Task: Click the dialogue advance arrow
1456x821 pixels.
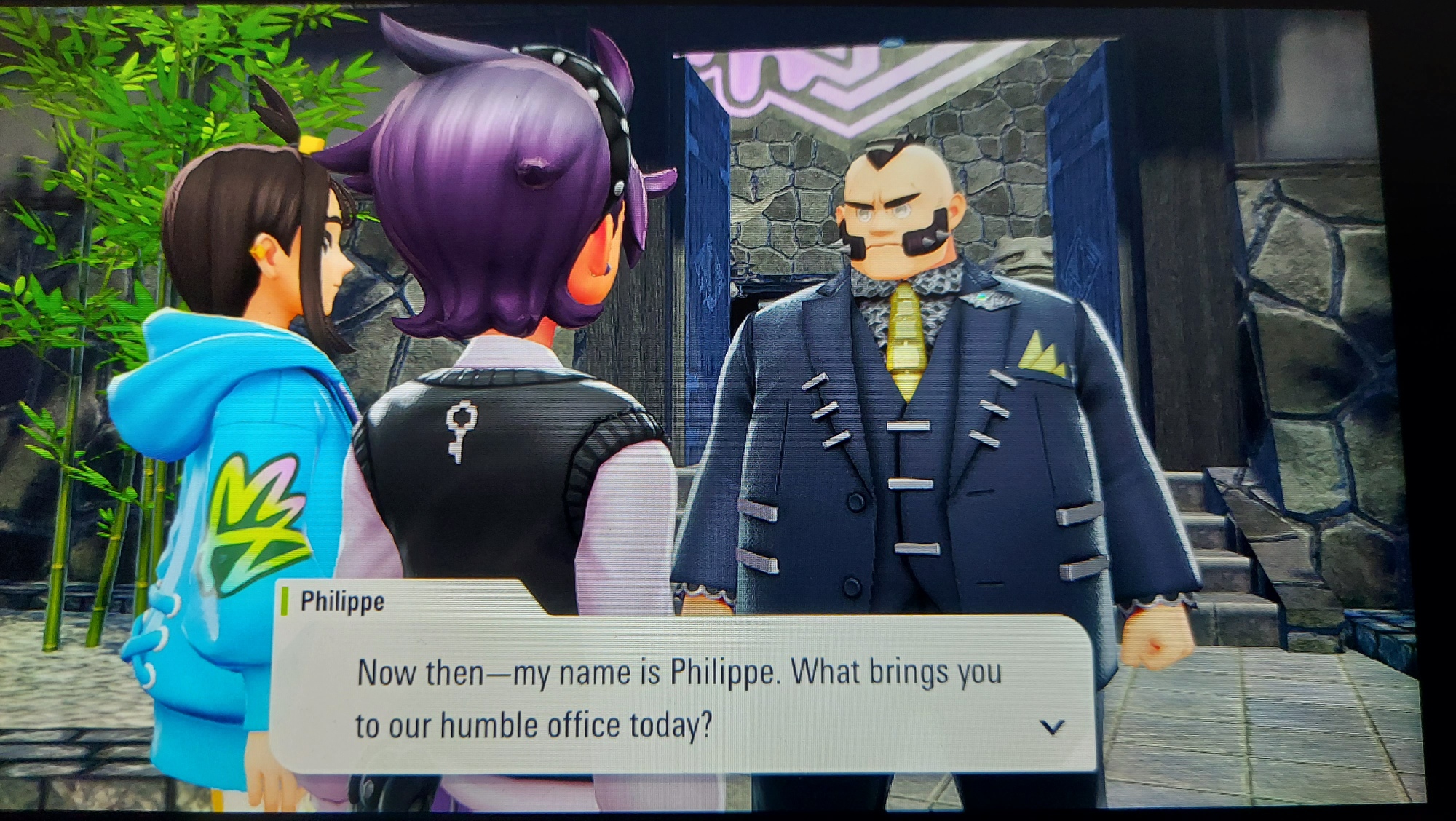Action: tap(1052, 726)
